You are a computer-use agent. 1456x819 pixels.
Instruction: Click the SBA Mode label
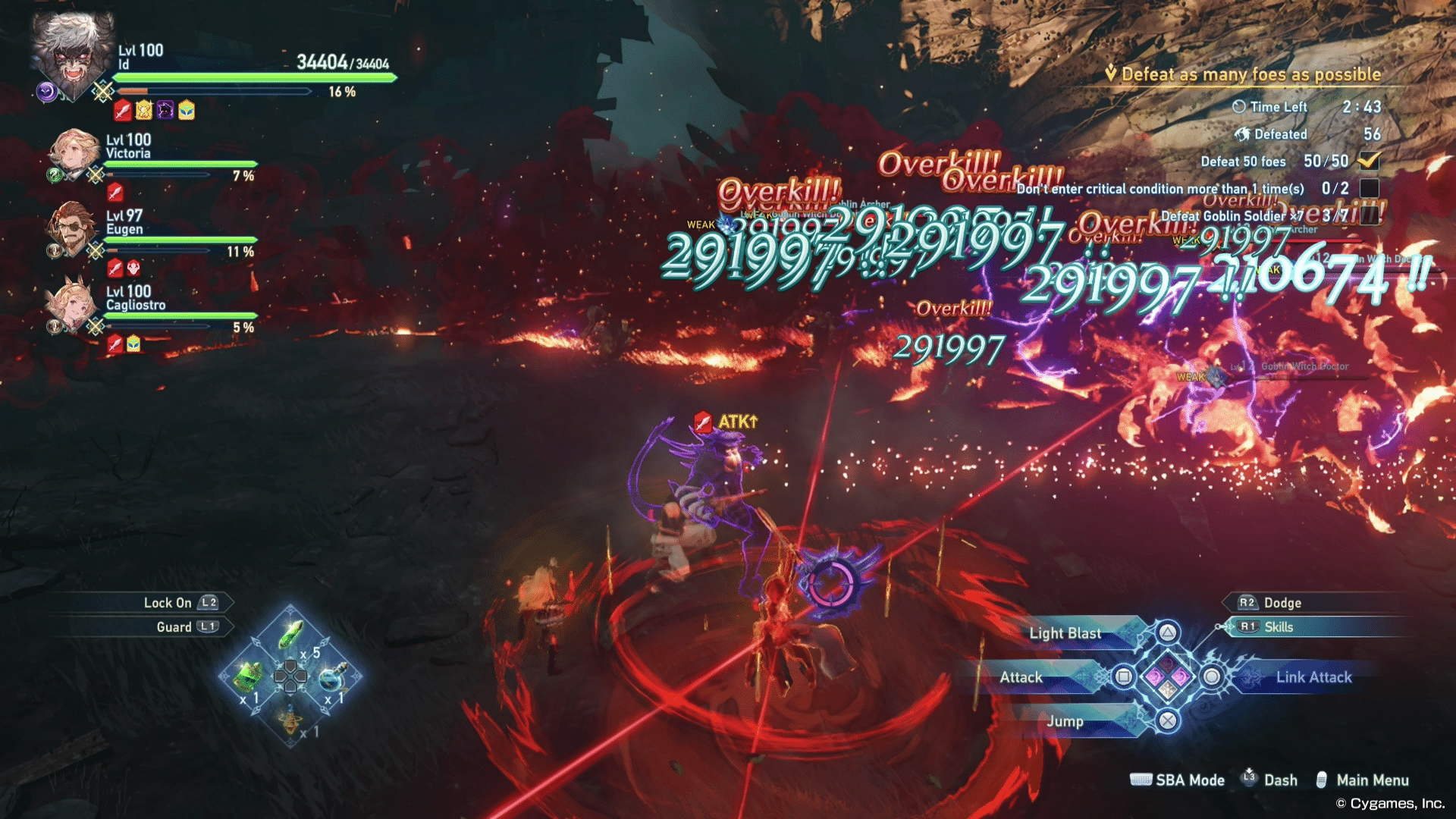coord(1189,780)
